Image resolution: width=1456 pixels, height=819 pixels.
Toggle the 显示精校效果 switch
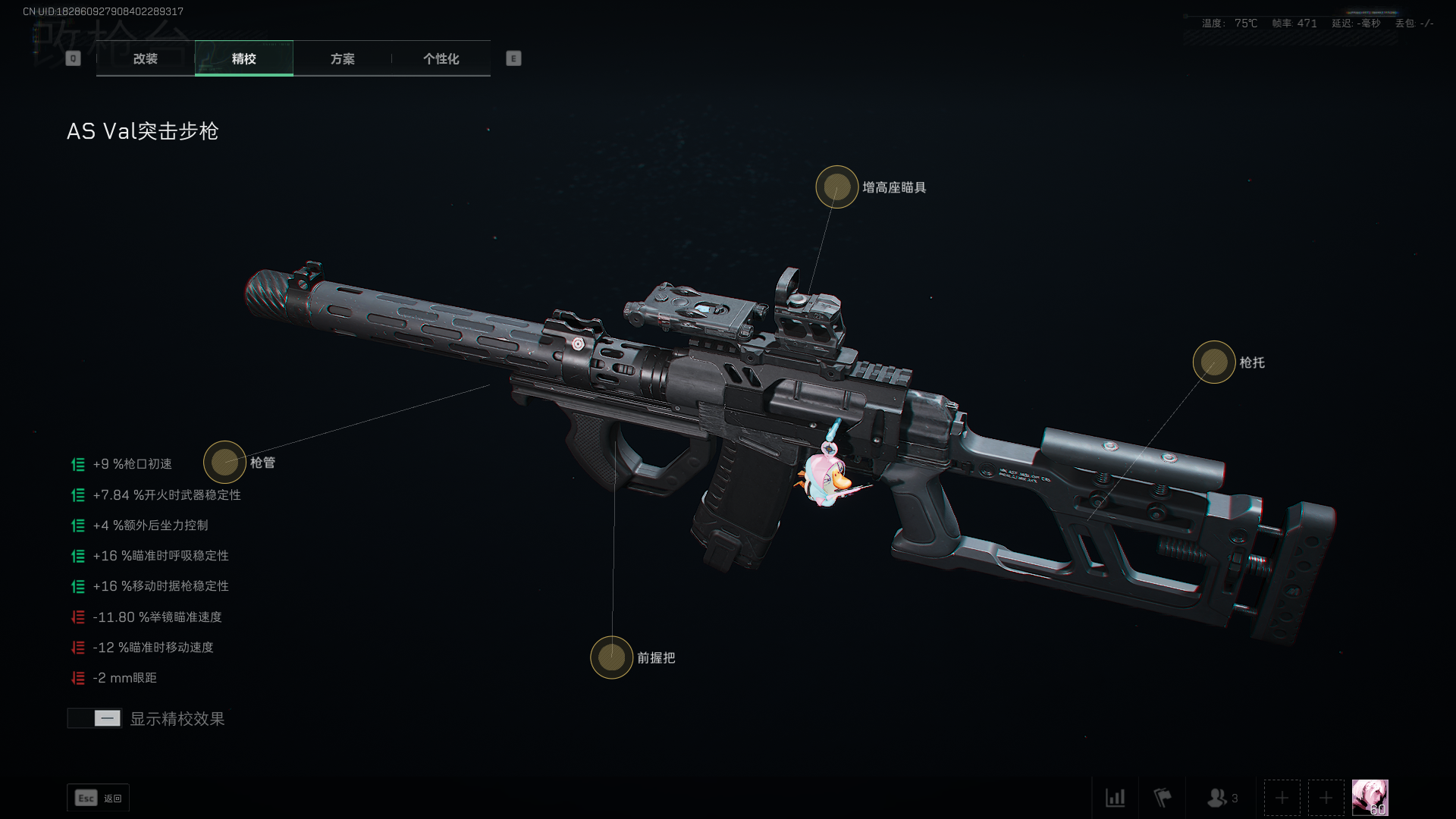[x=95, y=718]
